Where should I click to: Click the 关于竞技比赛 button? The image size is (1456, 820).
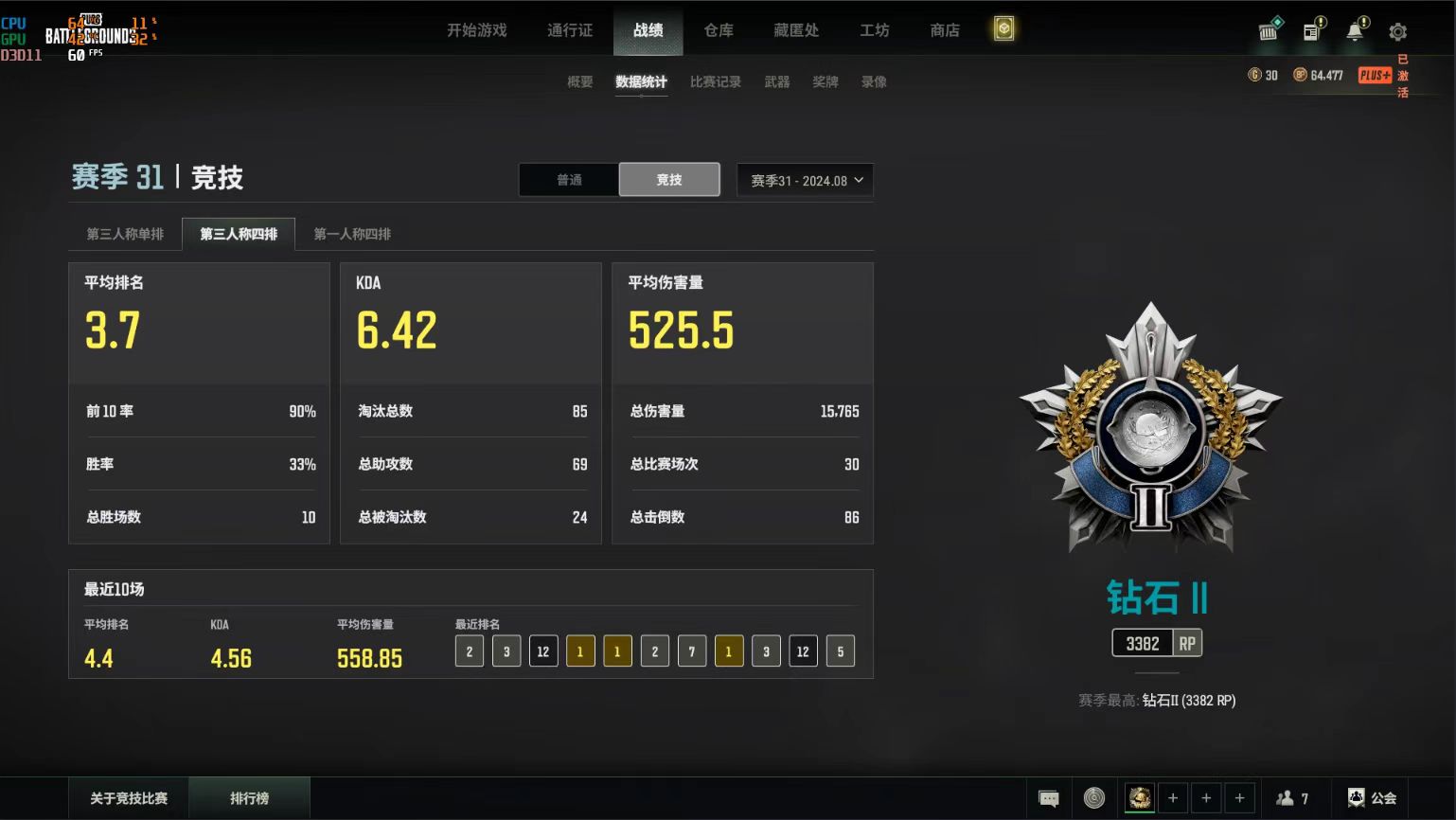[x=129, y=798]
